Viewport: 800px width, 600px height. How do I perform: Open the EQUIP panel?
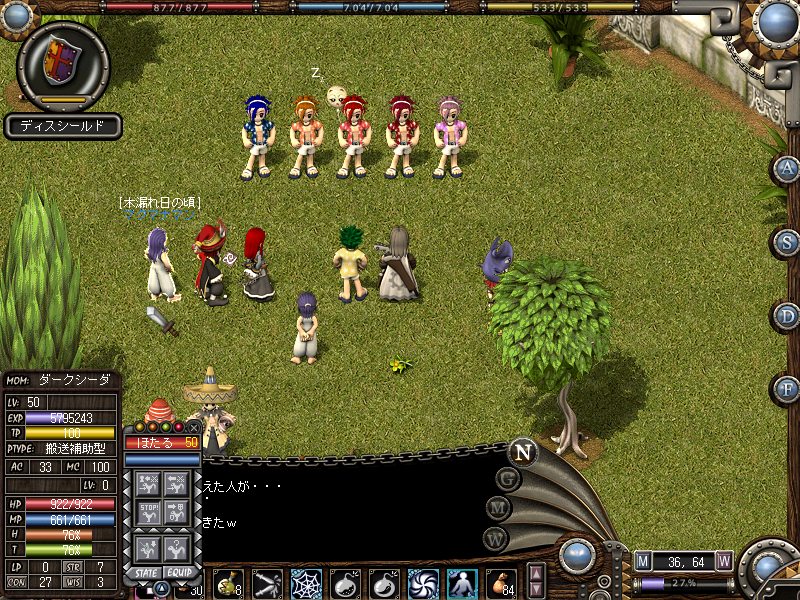[x=179, y=572]
